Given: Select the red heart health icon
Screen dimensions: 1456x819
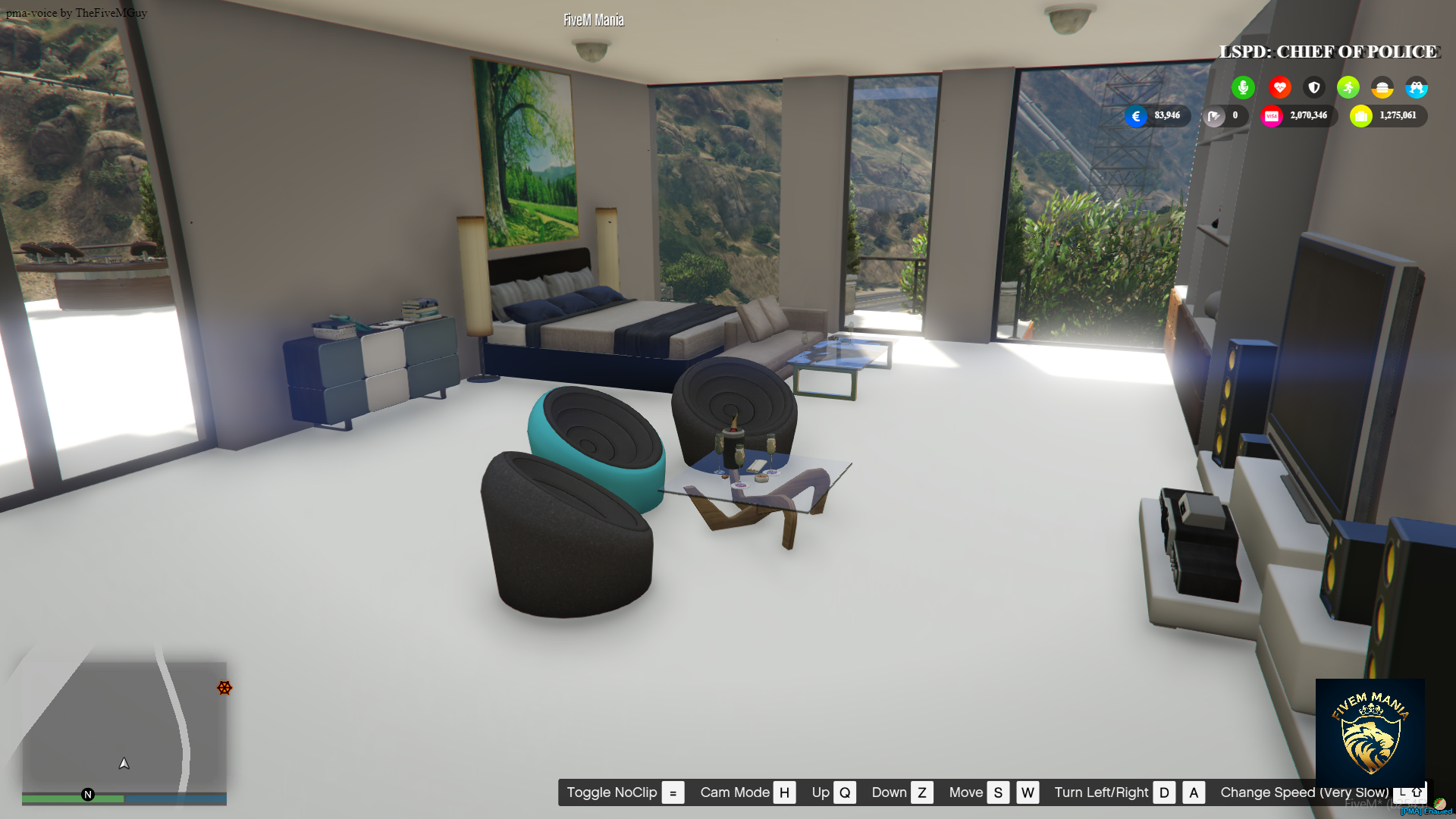Looking at the screenshot, I should coord(1279,87).
